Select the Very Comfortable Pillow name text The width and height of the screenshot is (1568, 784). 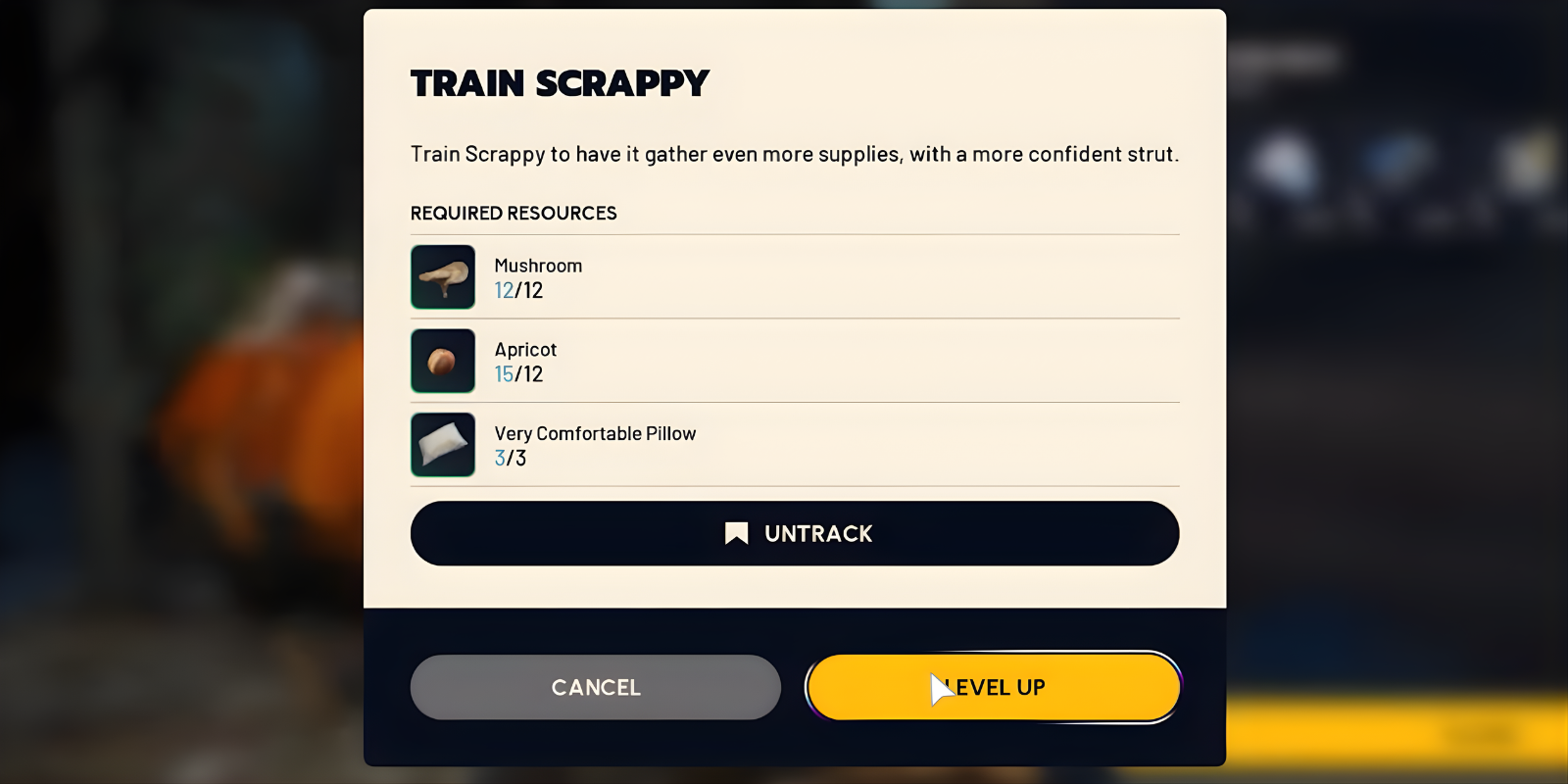[x=594, y=432]
